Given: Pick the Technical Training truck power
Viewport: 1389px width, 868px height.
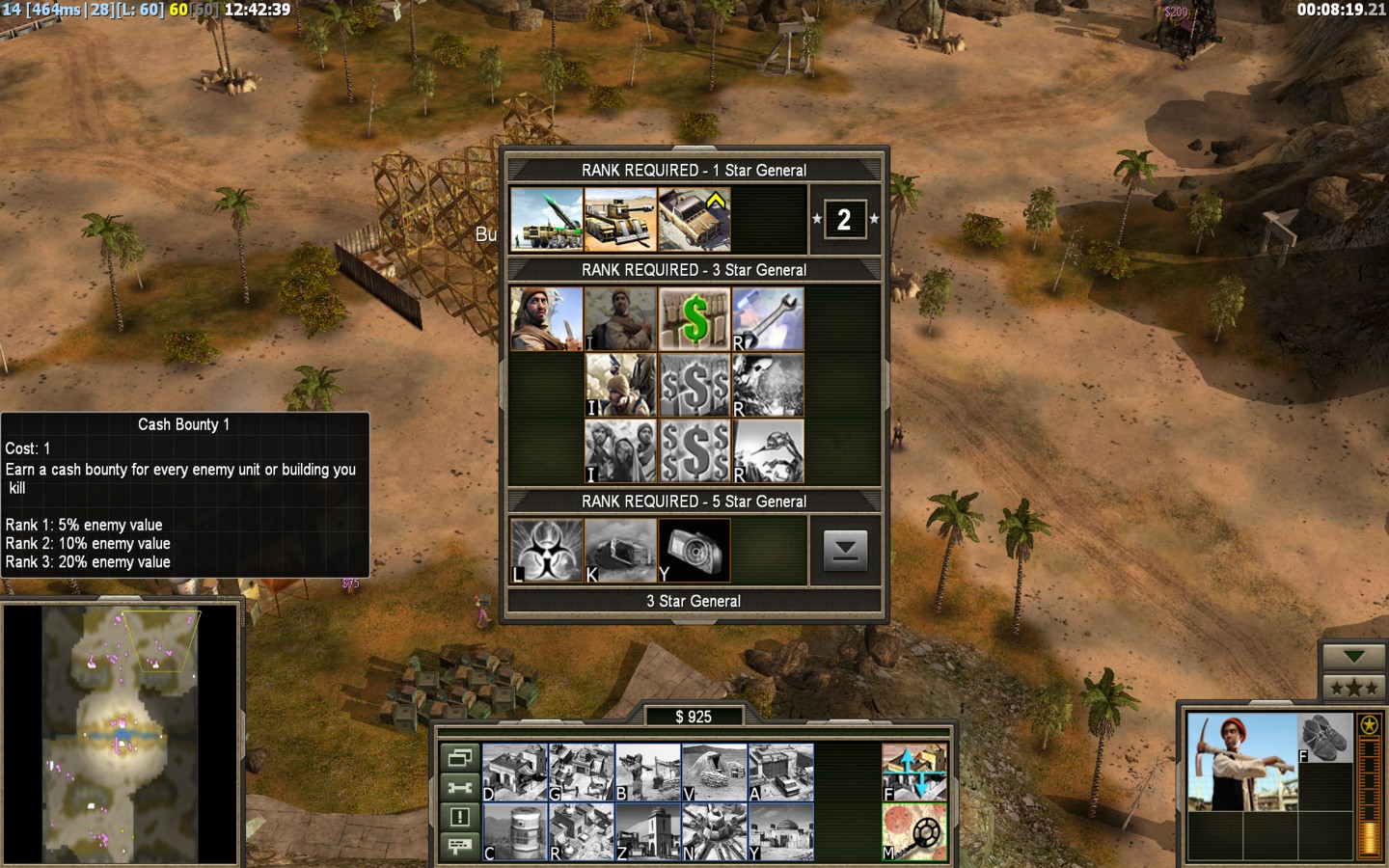Looking at the screenshot, I should [x=694, y=220].
